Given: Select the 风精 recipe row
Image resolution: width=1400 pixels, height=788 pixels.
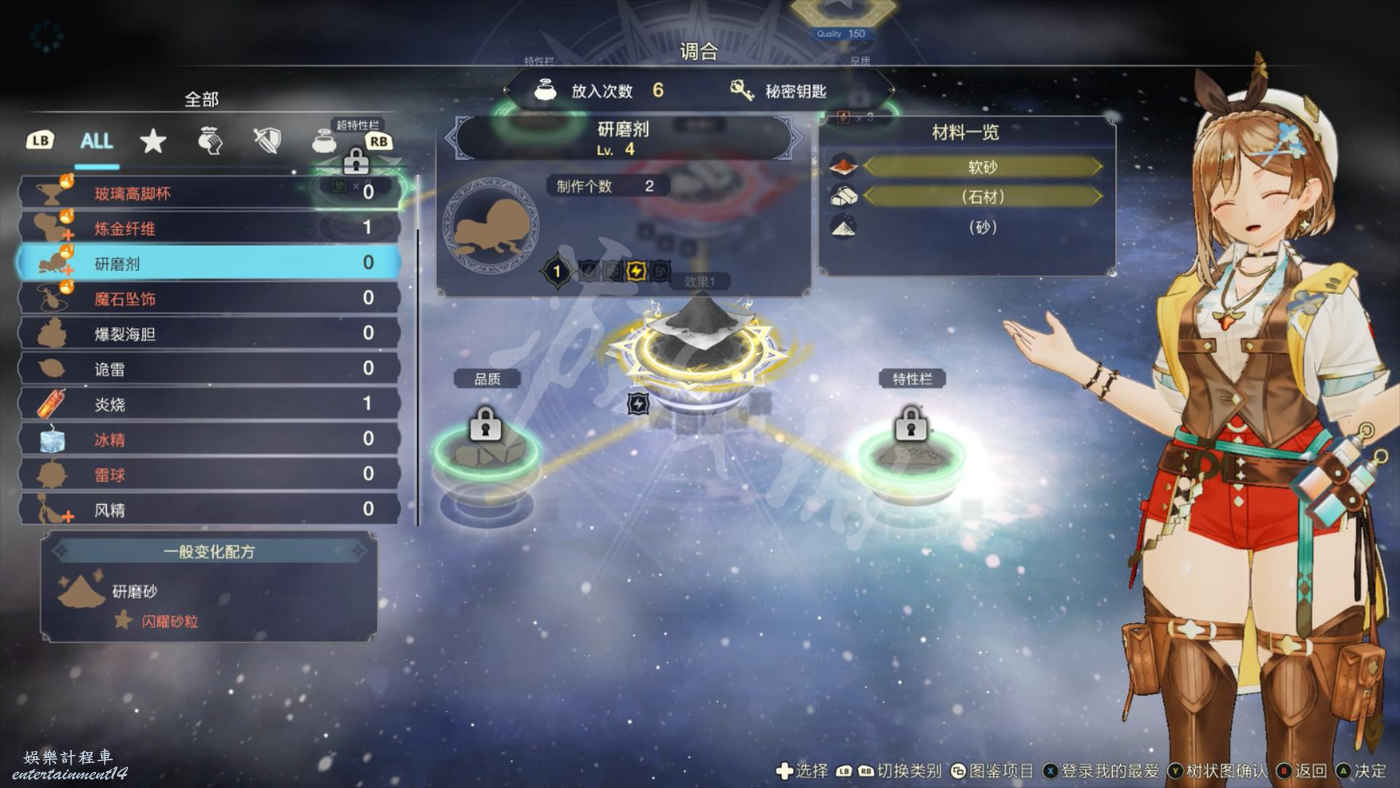Looking at the screenshot, I should coord(210,510).
